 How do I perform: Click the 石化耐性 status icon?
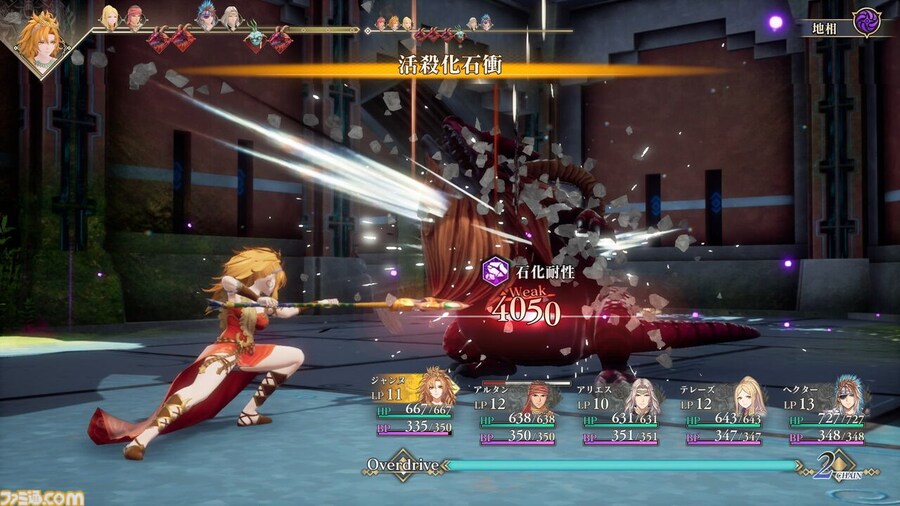[492, 270]
